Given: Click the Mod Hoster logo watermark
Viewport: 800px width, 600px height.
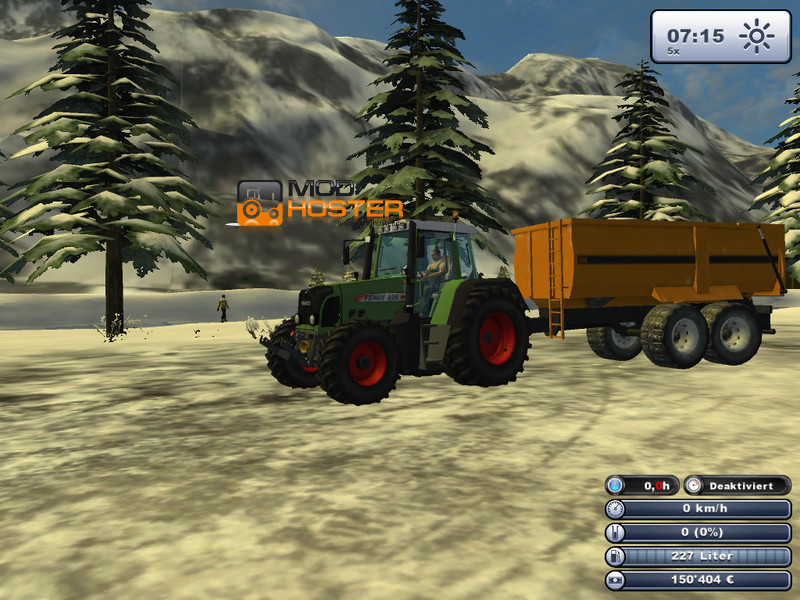Looking at the screenshot, I should (x=319, y=202).
